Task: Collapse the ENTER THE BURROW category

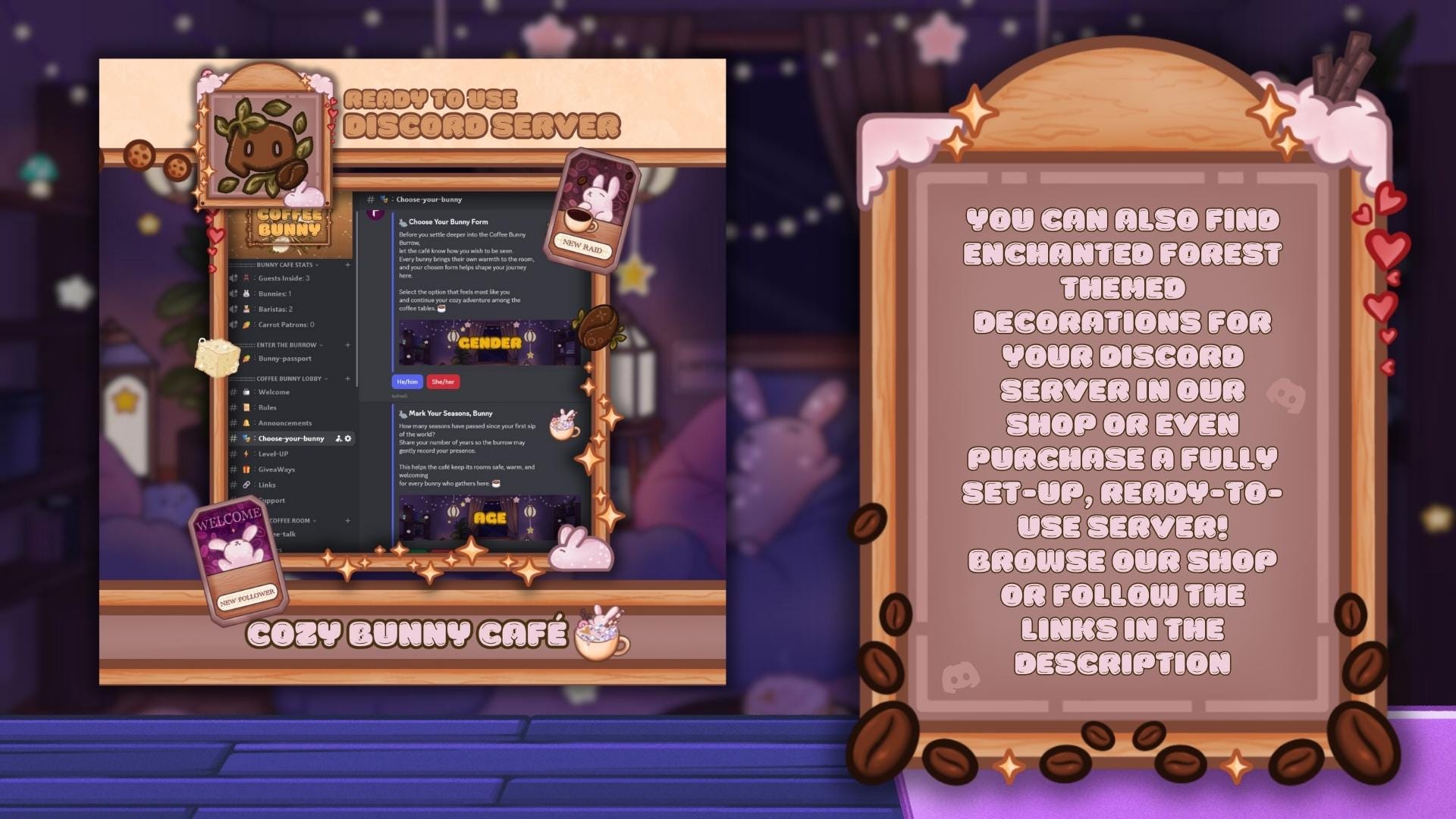Action: pos(320,345)
